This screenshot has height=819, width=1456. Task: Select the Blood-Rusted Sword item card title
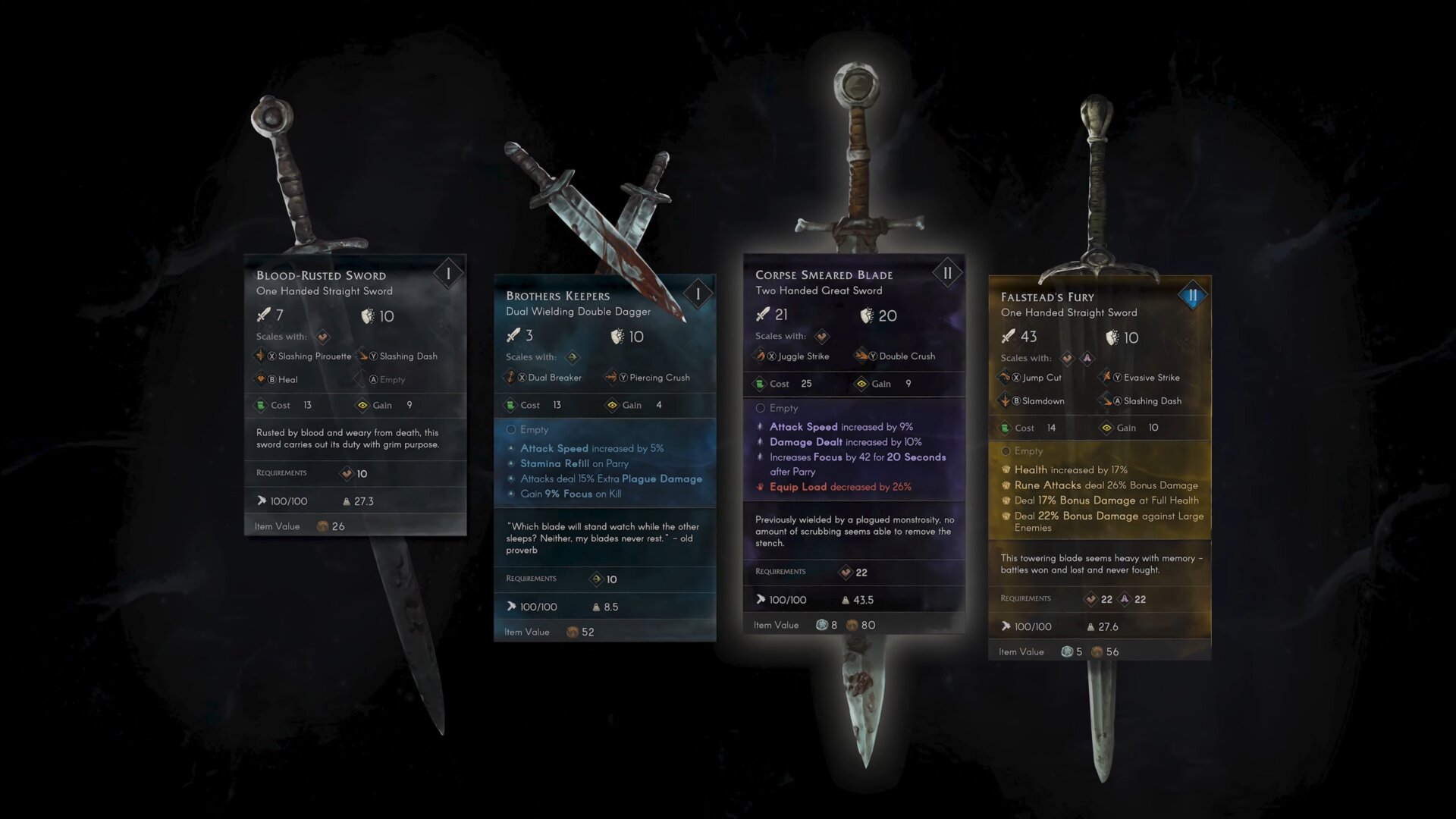(x=321, y=275)
